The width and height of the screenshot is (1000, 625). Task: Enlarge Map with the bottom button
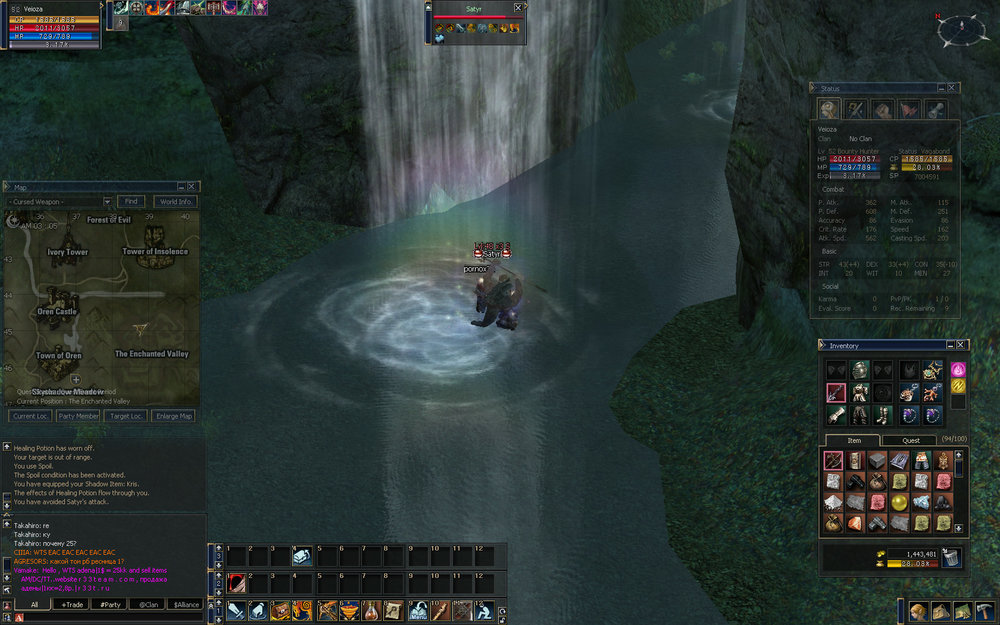174,416
